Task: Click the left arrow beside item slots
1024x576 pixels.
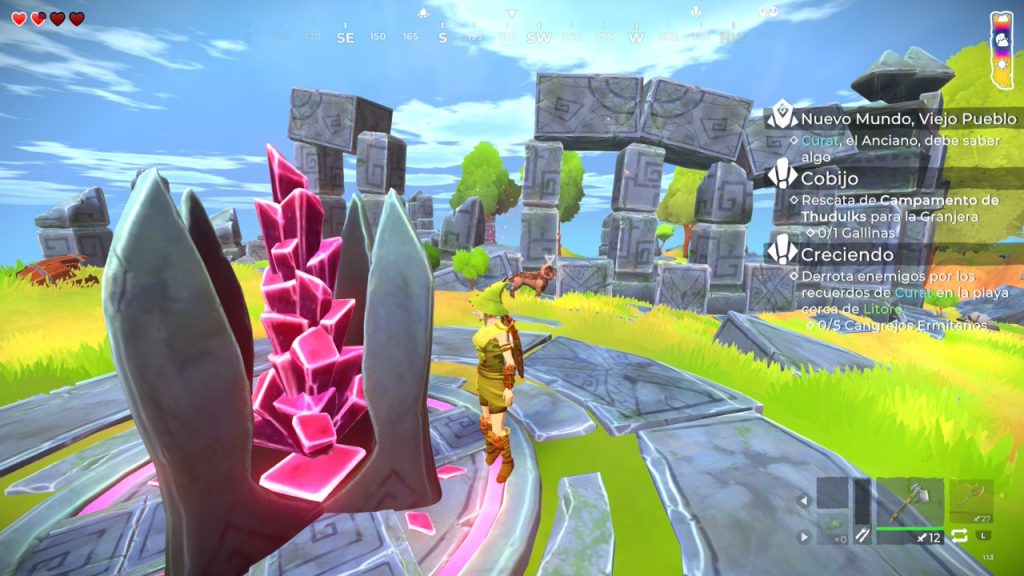Action: (x=802, y=500)
